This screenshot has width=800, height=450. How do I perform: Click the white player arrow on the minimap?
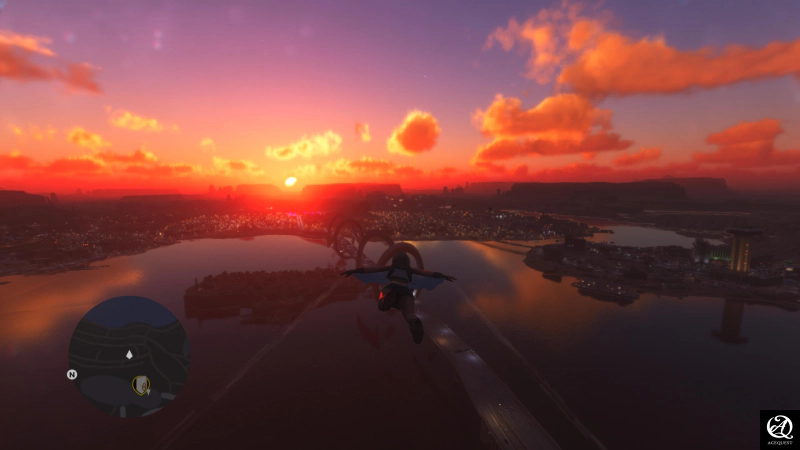(x=129, y=354)
